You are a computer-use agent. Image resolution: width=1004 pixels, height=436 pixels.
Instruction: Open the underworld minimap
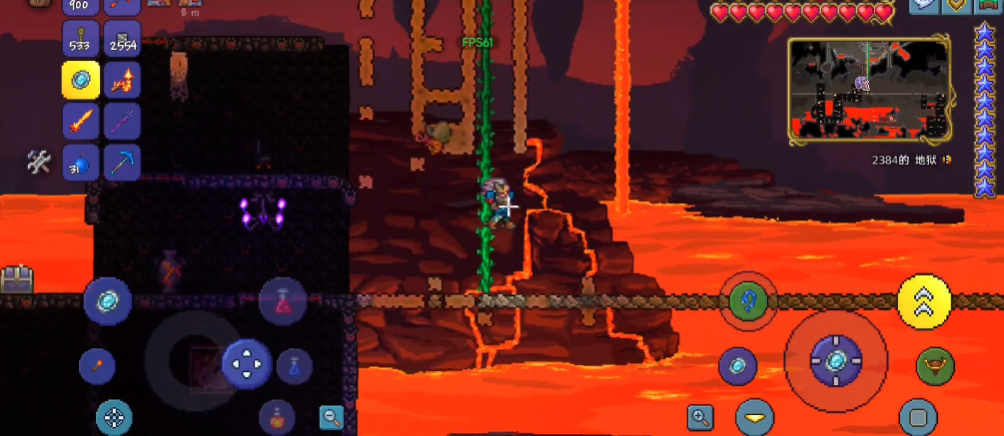coord(867,87)
